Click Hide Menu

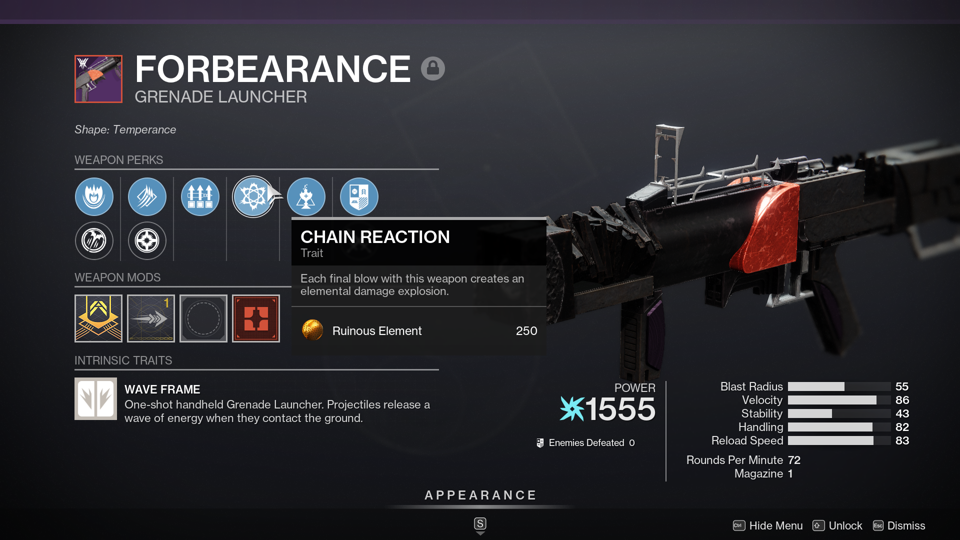[x=768, y=525]
